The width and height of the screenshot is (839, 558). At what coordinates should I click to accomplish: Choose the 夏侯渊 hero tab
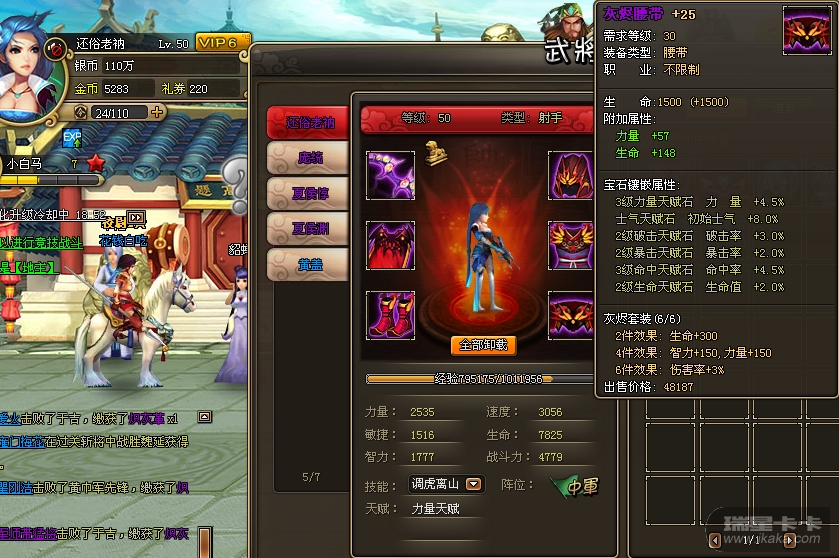tap(309, 229)
